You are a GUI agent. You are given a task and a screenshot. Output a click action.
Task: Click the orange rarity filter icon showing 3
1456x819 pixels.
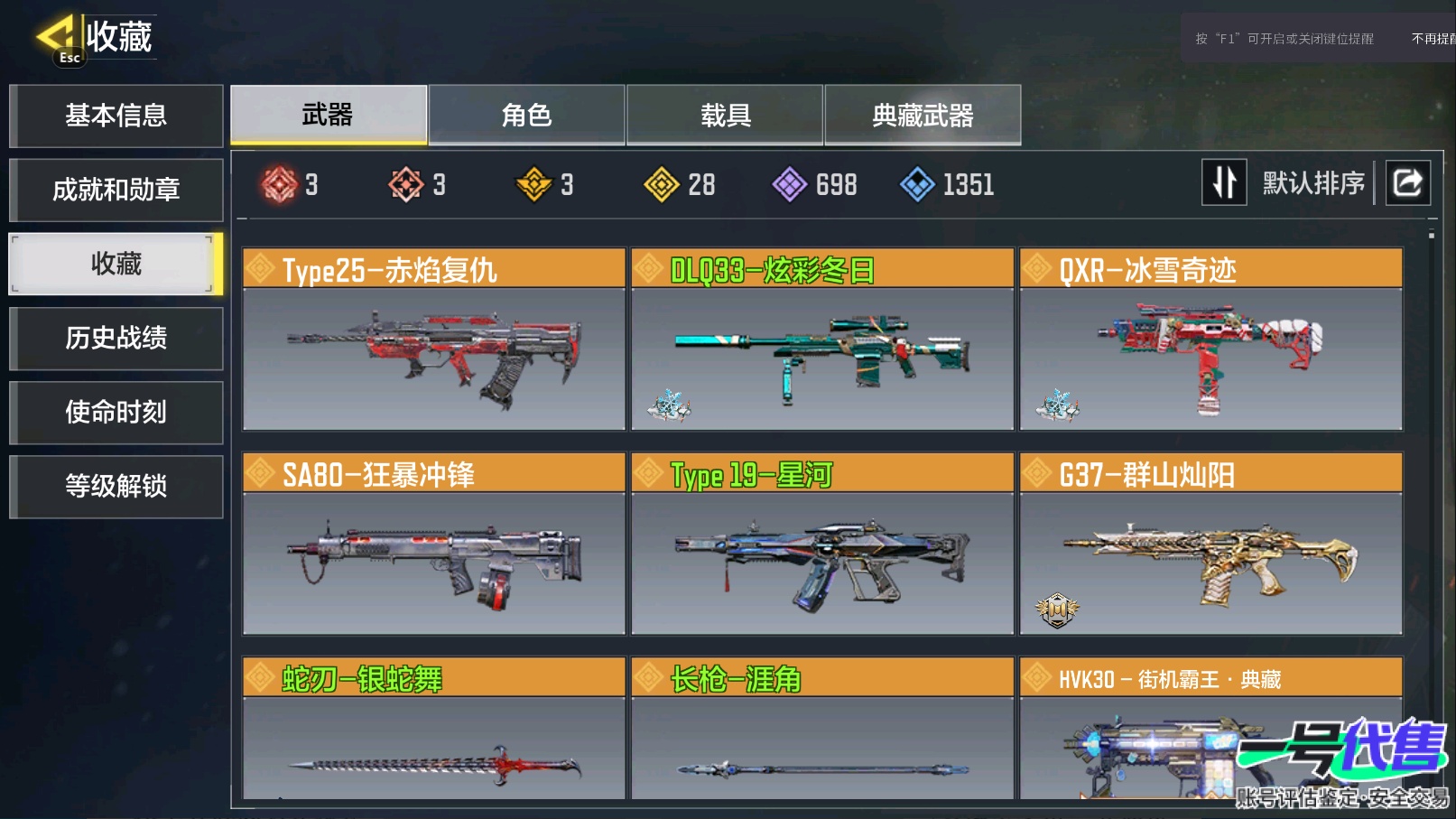click(x=407, y=184)
